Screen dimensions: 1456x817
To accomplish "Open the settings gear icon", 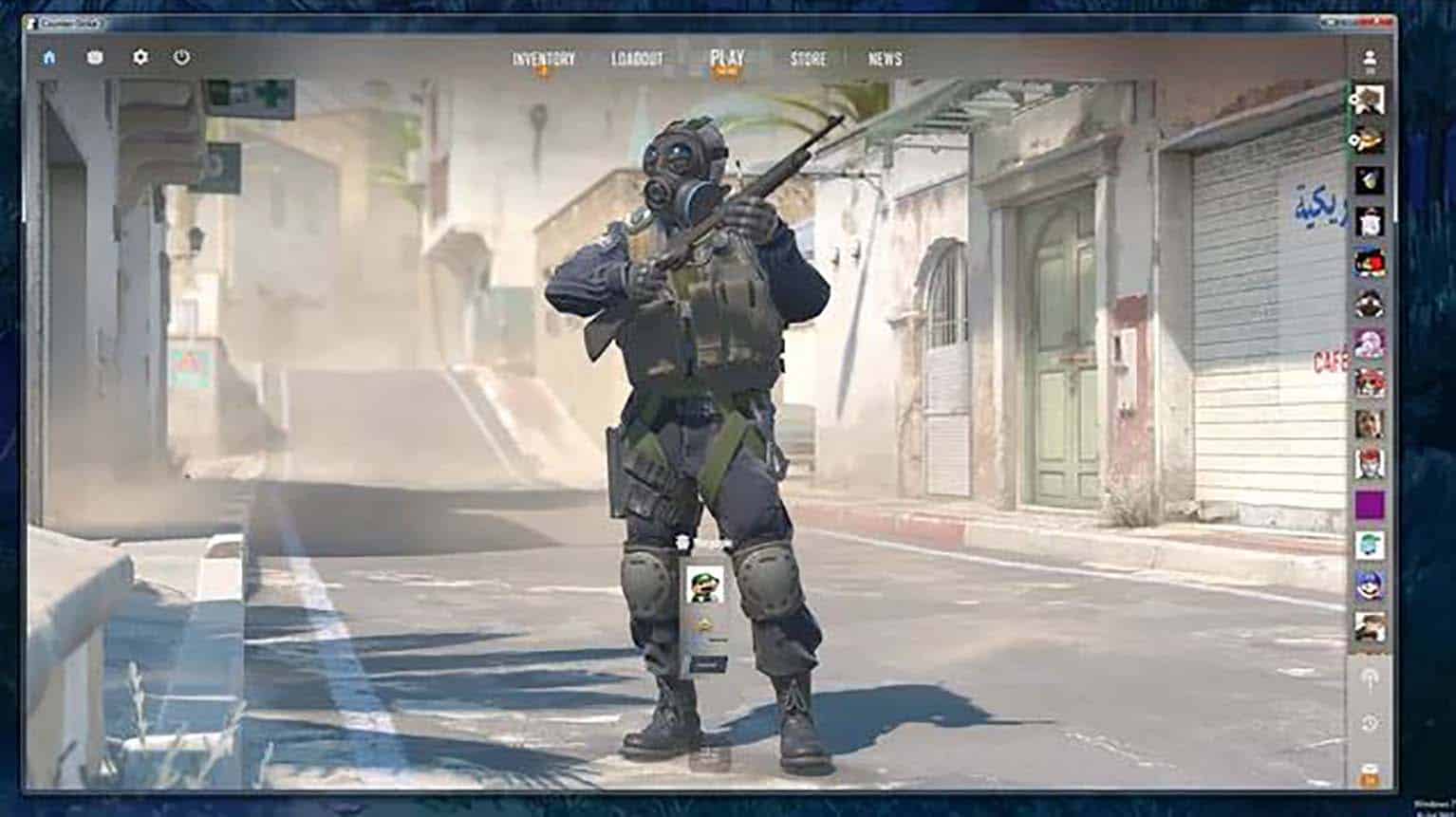I will coord(140,57).
